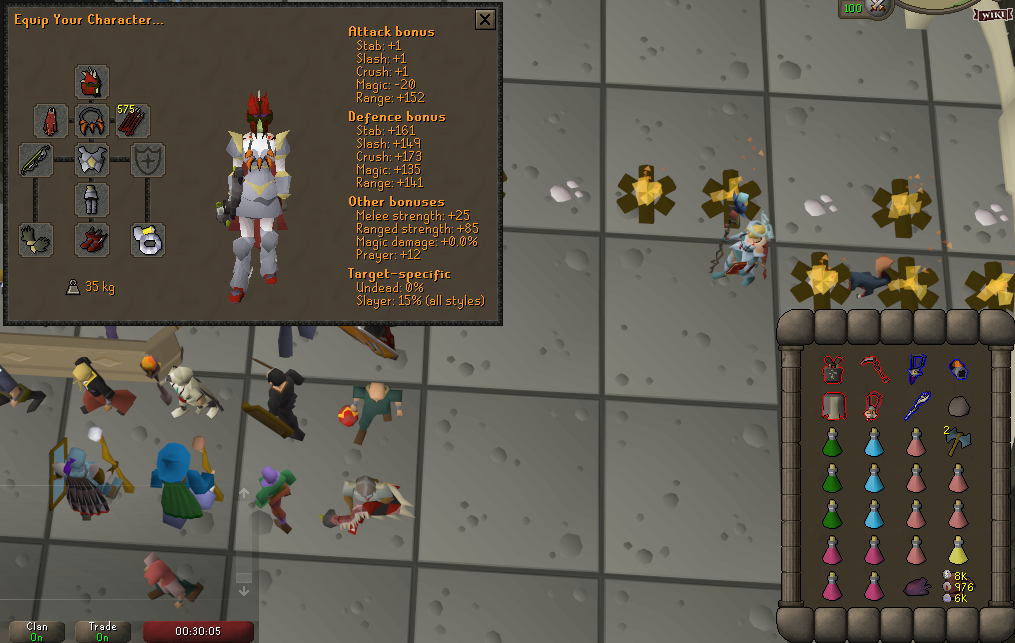Select the red helmet equipment slot
1015x643 pixels.
(x=92, y=82)
